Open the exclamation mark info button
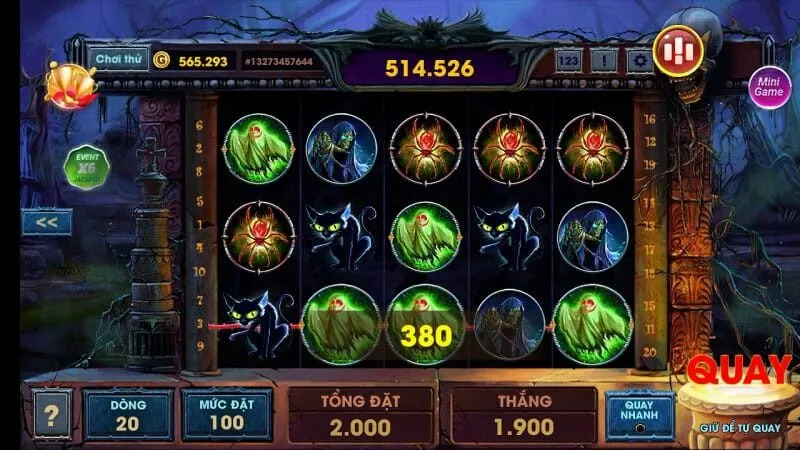 click(x=602, y=60)
